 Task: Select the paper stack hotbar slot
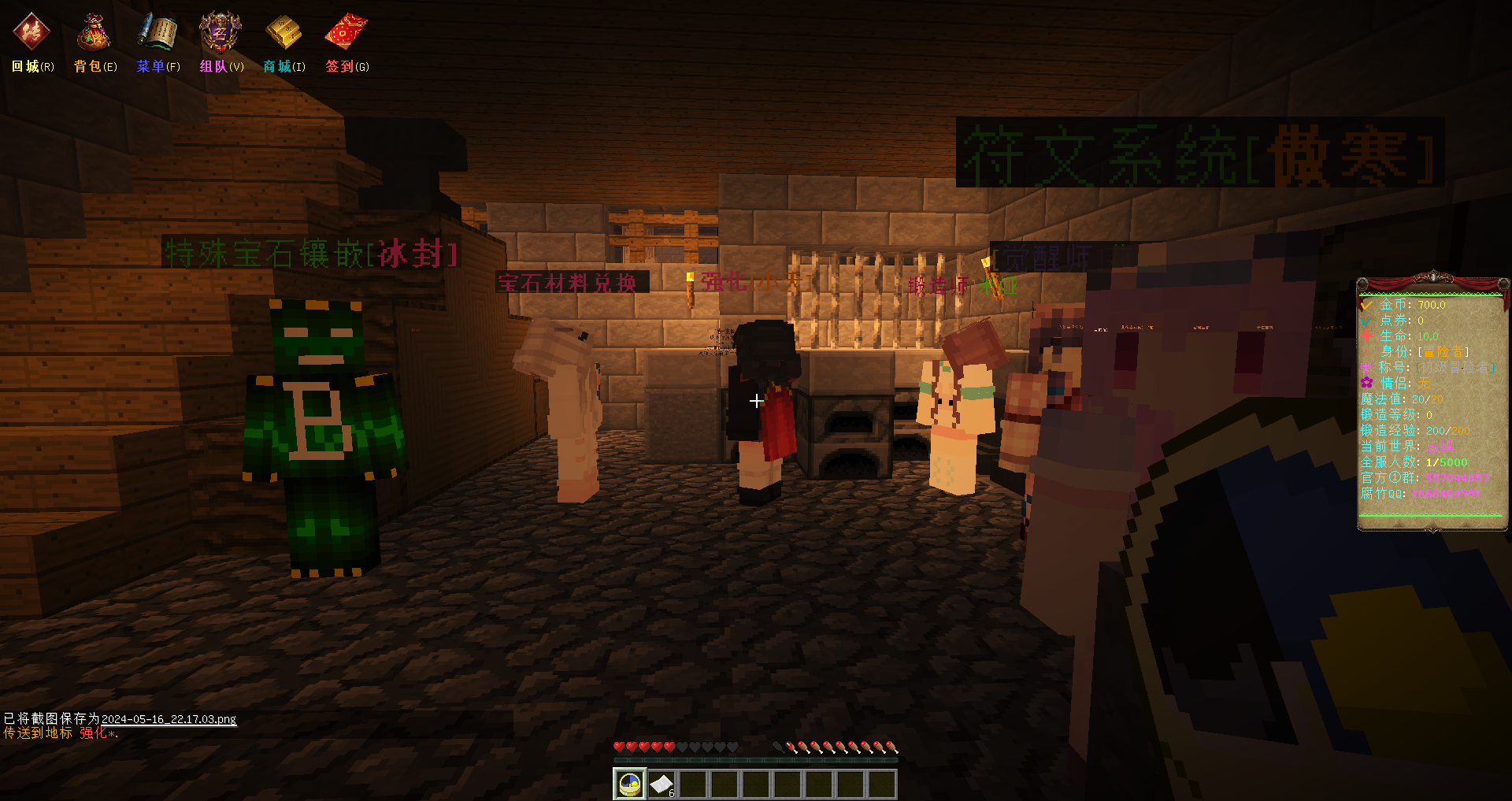click(x=661, y=784)
